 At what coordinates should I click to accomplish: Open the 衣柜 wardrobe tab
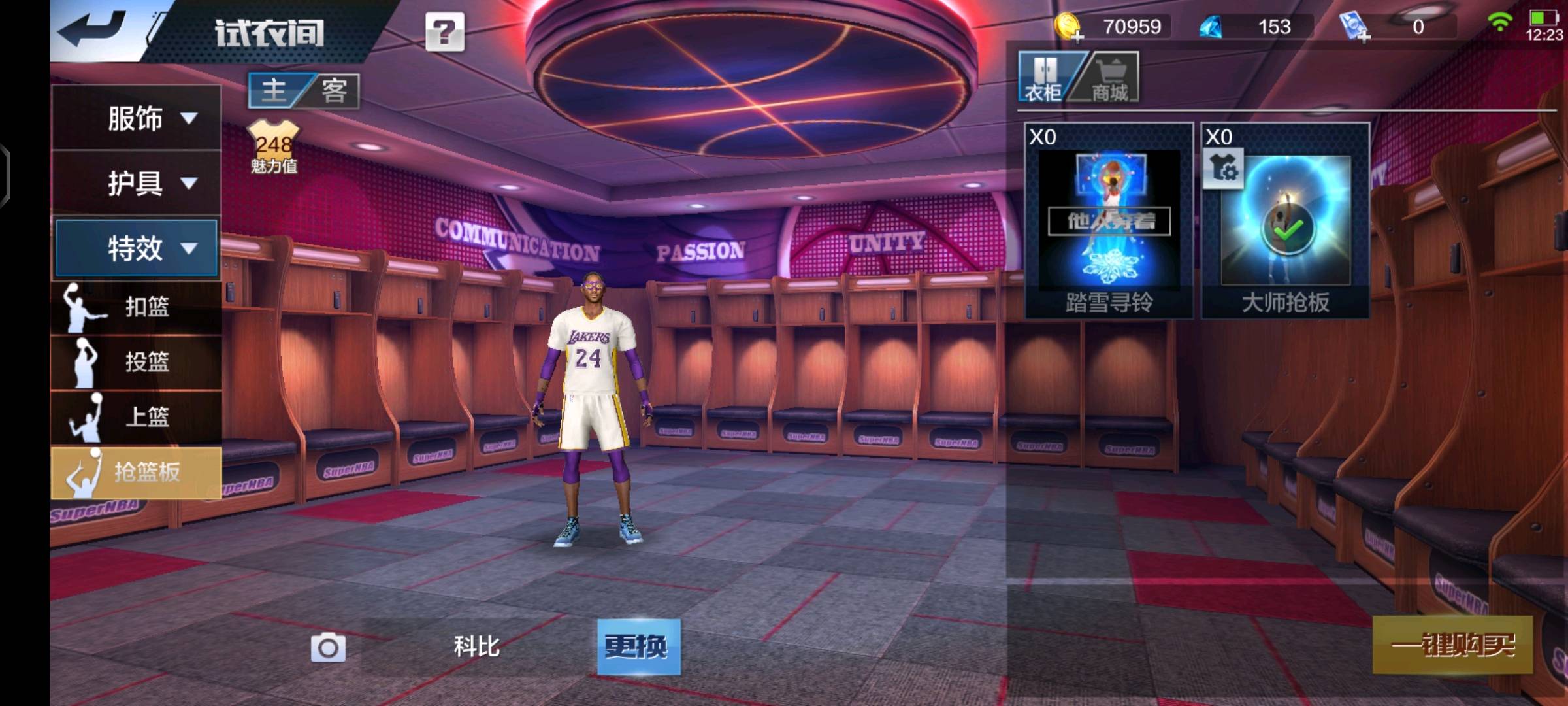(1044, 78)
